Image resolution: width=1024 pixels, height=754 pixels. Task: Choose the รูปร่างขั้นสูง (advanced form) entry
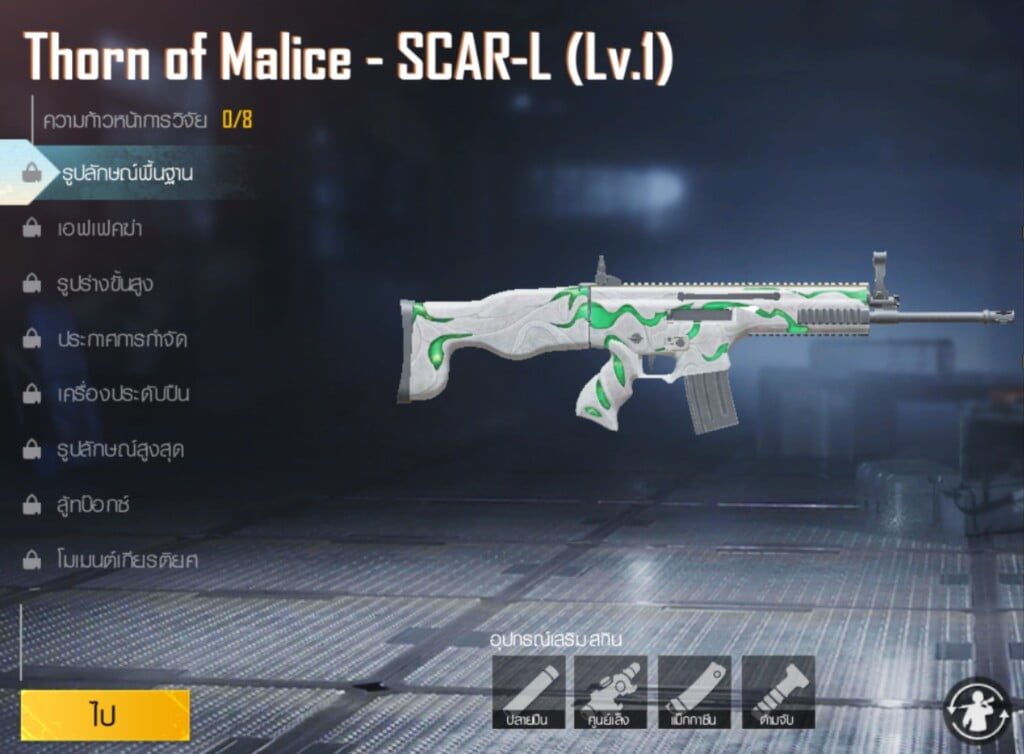coord(105,284)
